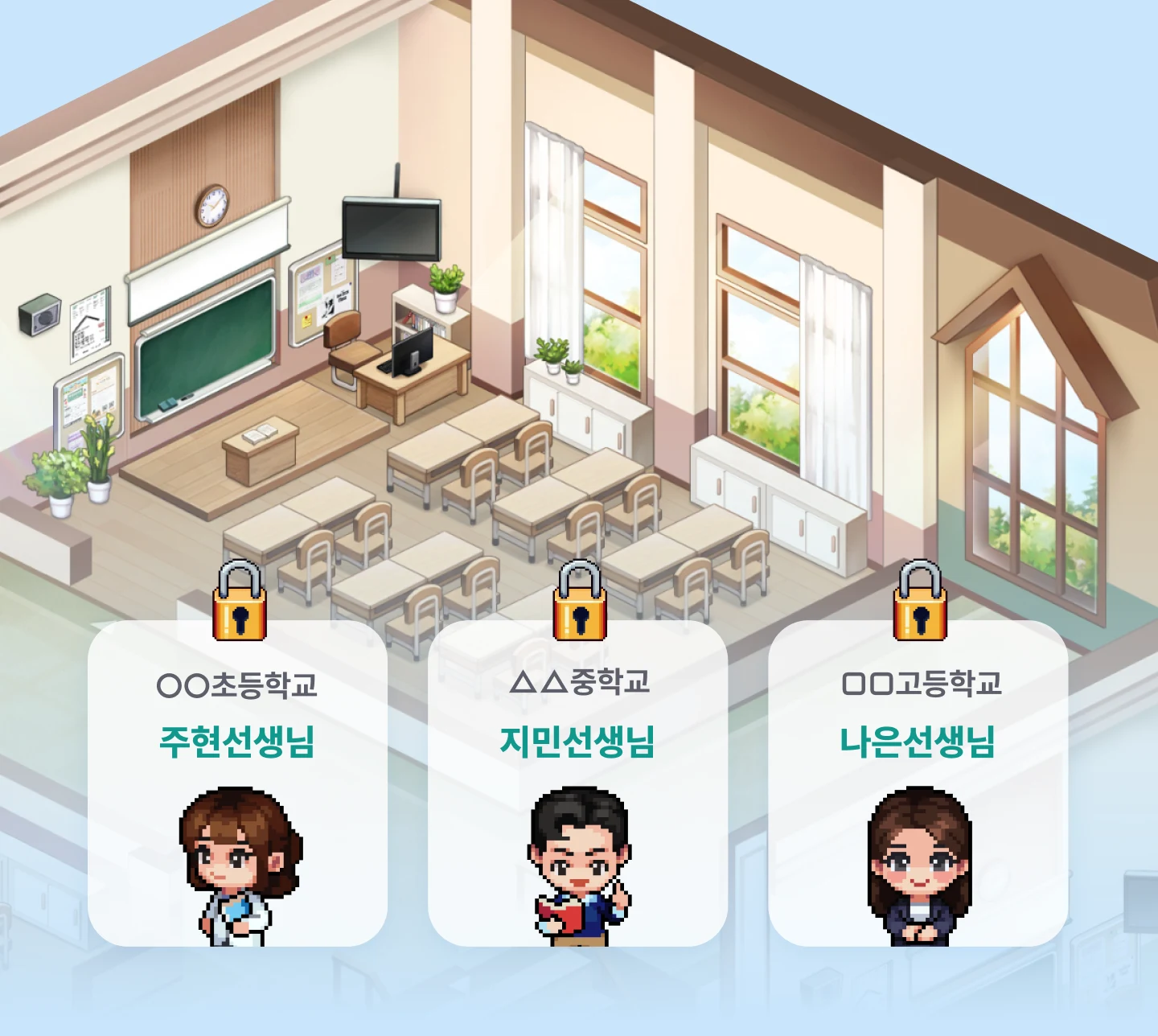1158x1036 pixels.
Task: Click the bulletin board beside the TV
Action: pos(321,294)
